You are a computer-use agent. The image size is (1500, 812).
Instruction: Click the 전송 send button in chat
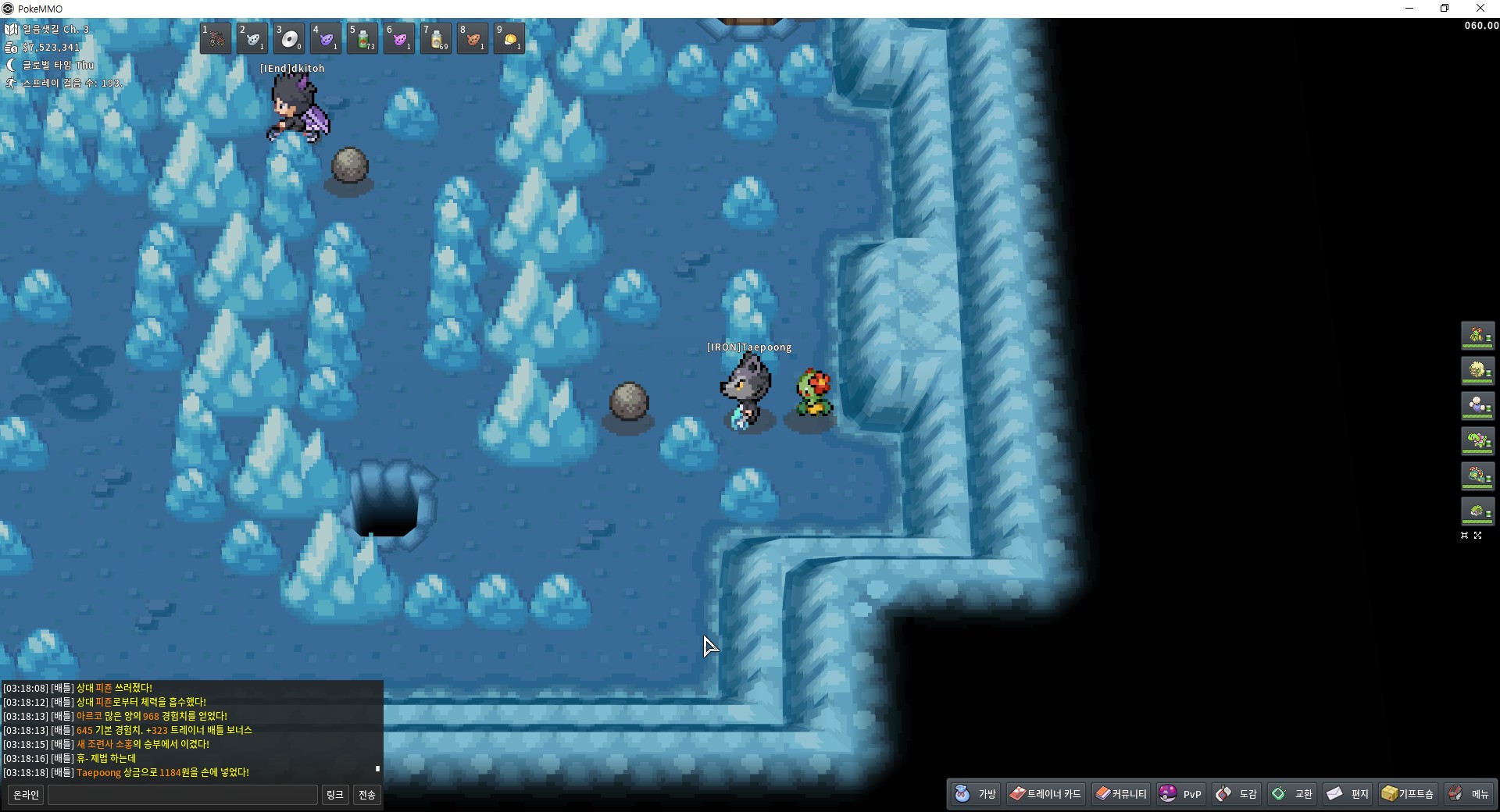click(366, 795)
